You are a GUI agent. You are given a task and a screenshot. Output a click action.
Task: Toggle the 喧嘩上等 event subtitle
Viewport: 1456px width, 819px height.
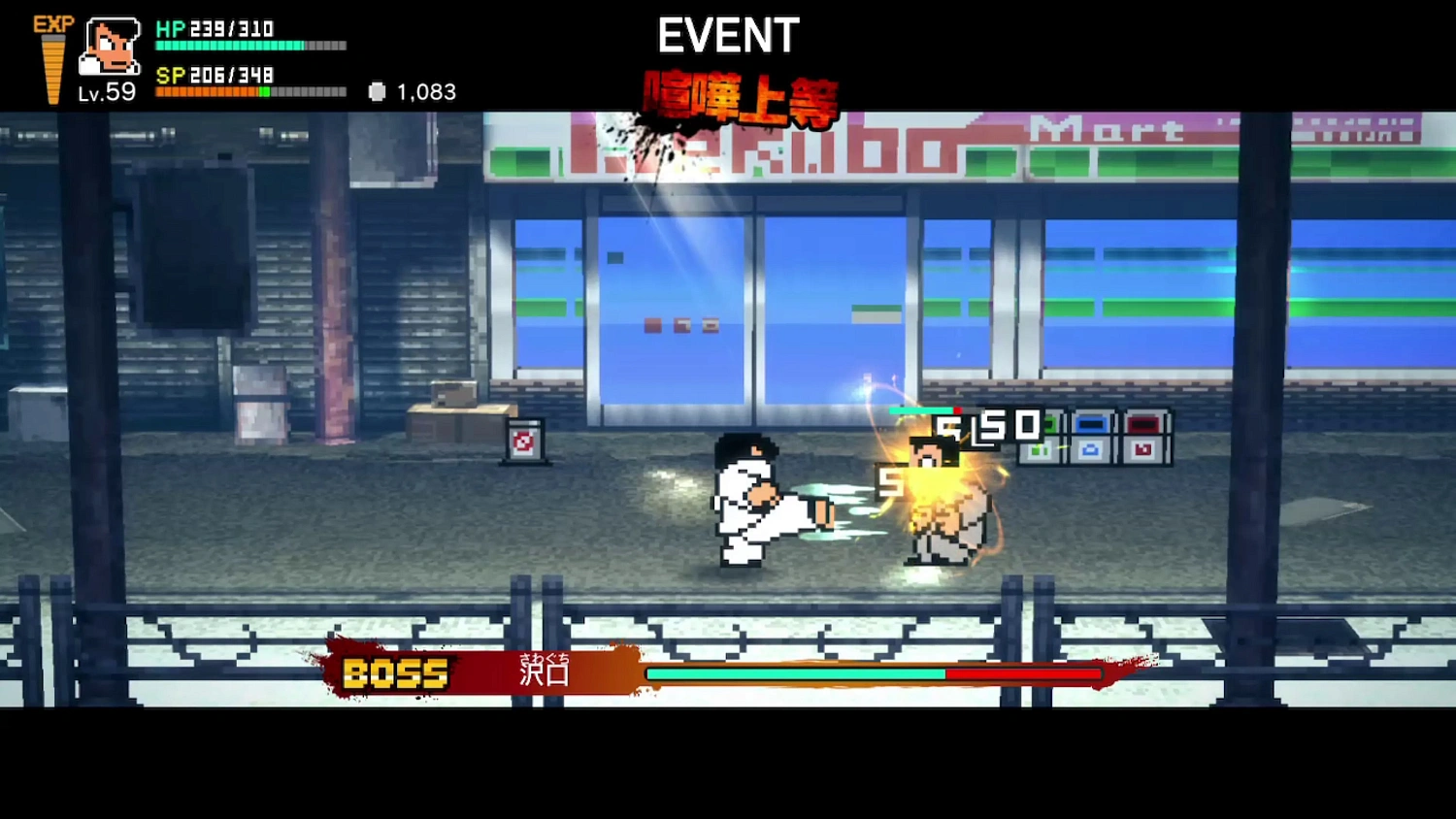[741, 97]
